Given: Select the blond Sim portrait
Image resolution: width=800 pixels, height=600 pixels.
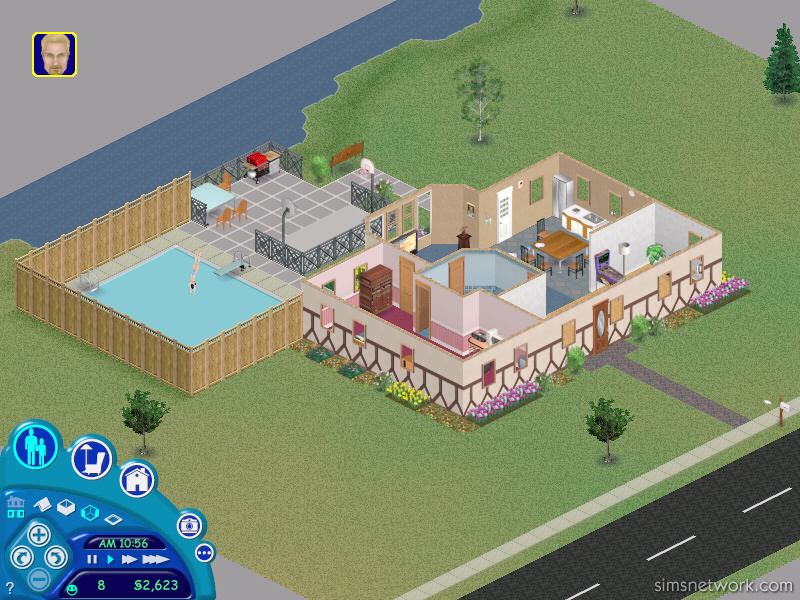Looking at the screenshot, I should click(x=54, y=54).
